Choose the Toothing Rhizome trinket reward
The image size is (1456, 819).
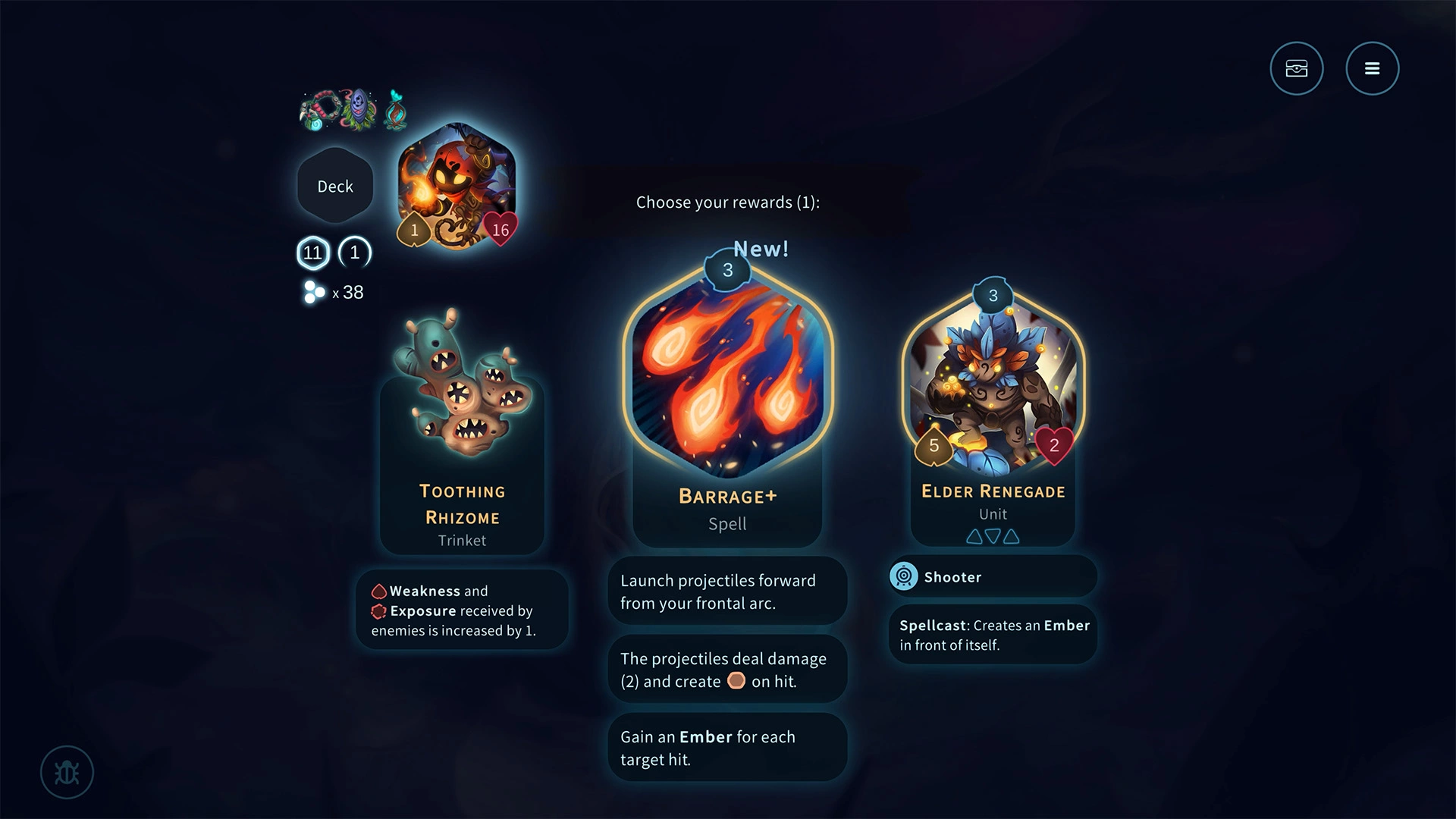point(462,432)
